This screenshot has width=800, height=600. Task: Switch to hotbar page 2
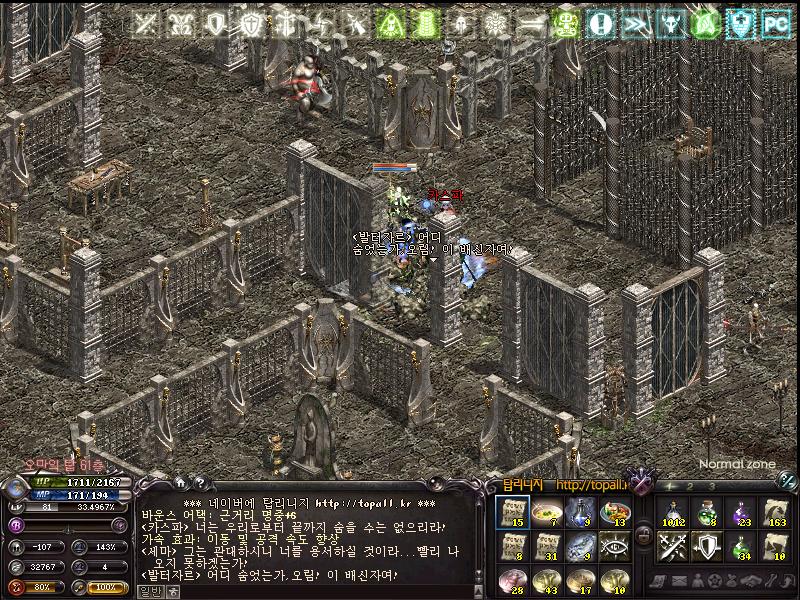[x=691, y=487]
